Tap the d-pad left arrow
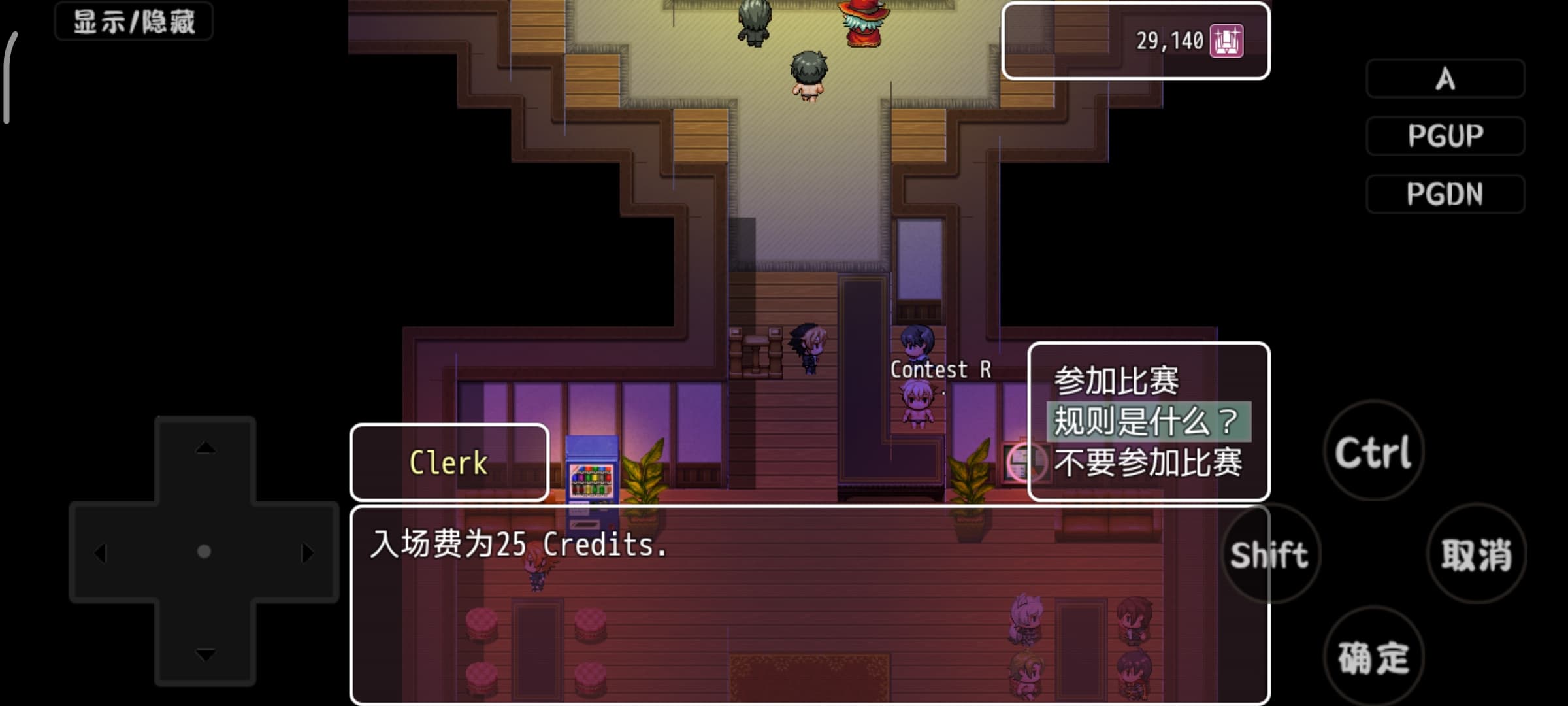This screenshot has height=706, width=1568. coord(101,553)
